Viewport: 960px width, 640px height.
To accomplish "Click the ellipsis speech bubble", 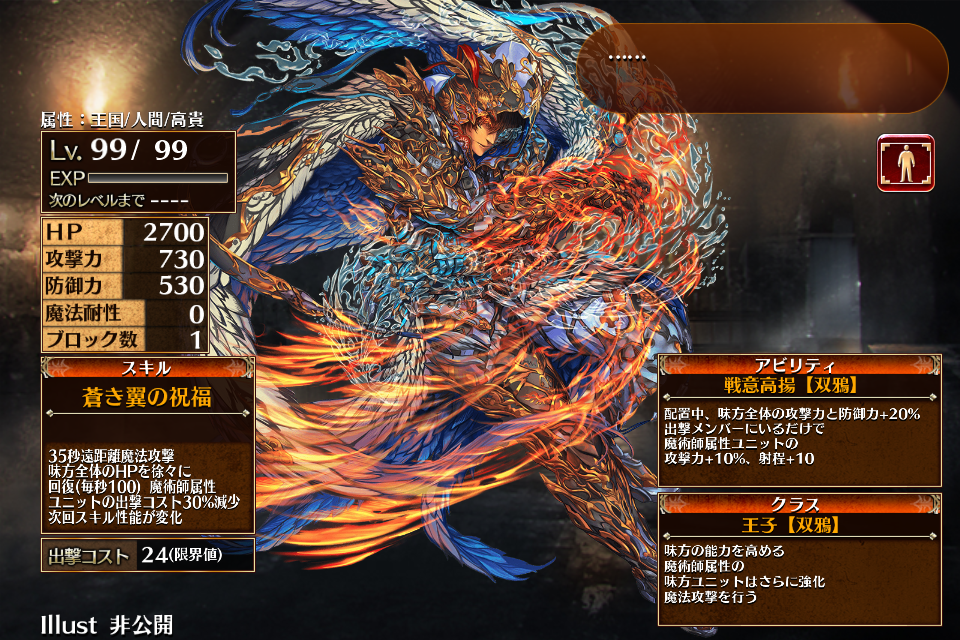I will [x=762, y=68].
